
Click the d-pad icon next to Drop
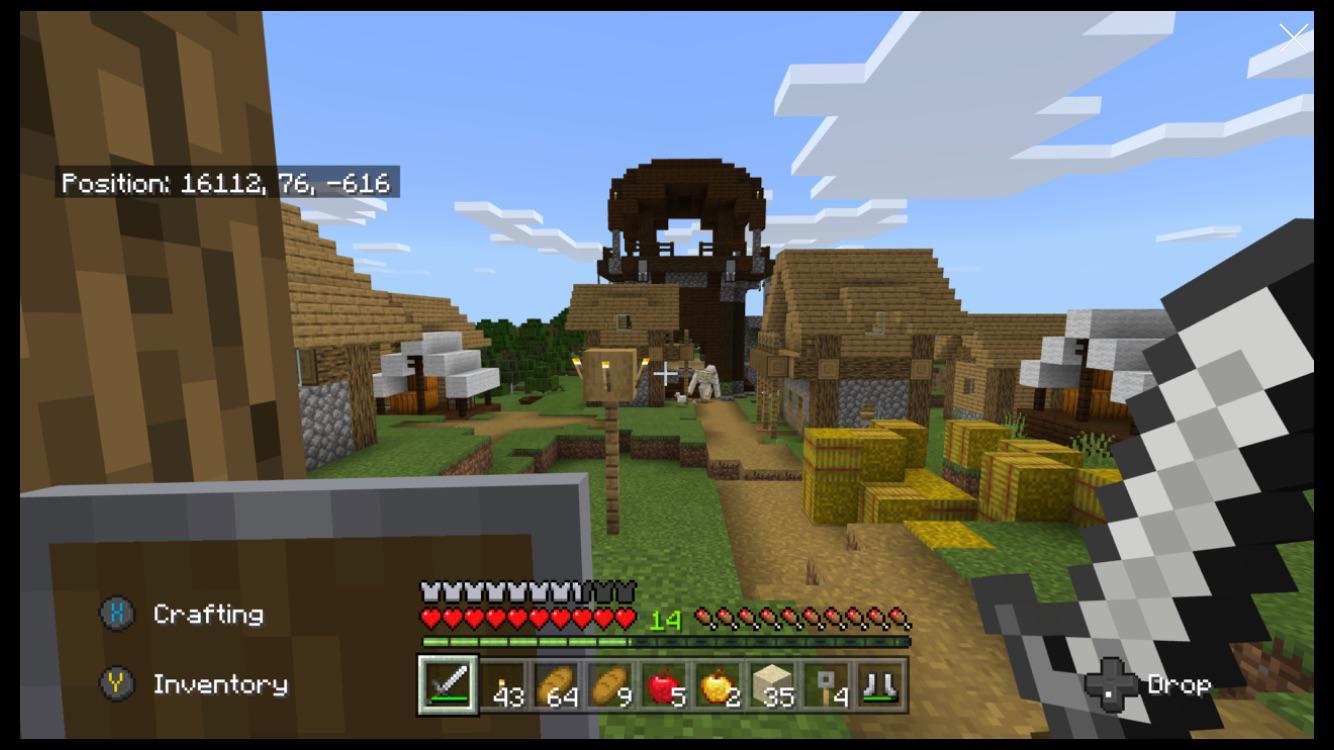1113,685
